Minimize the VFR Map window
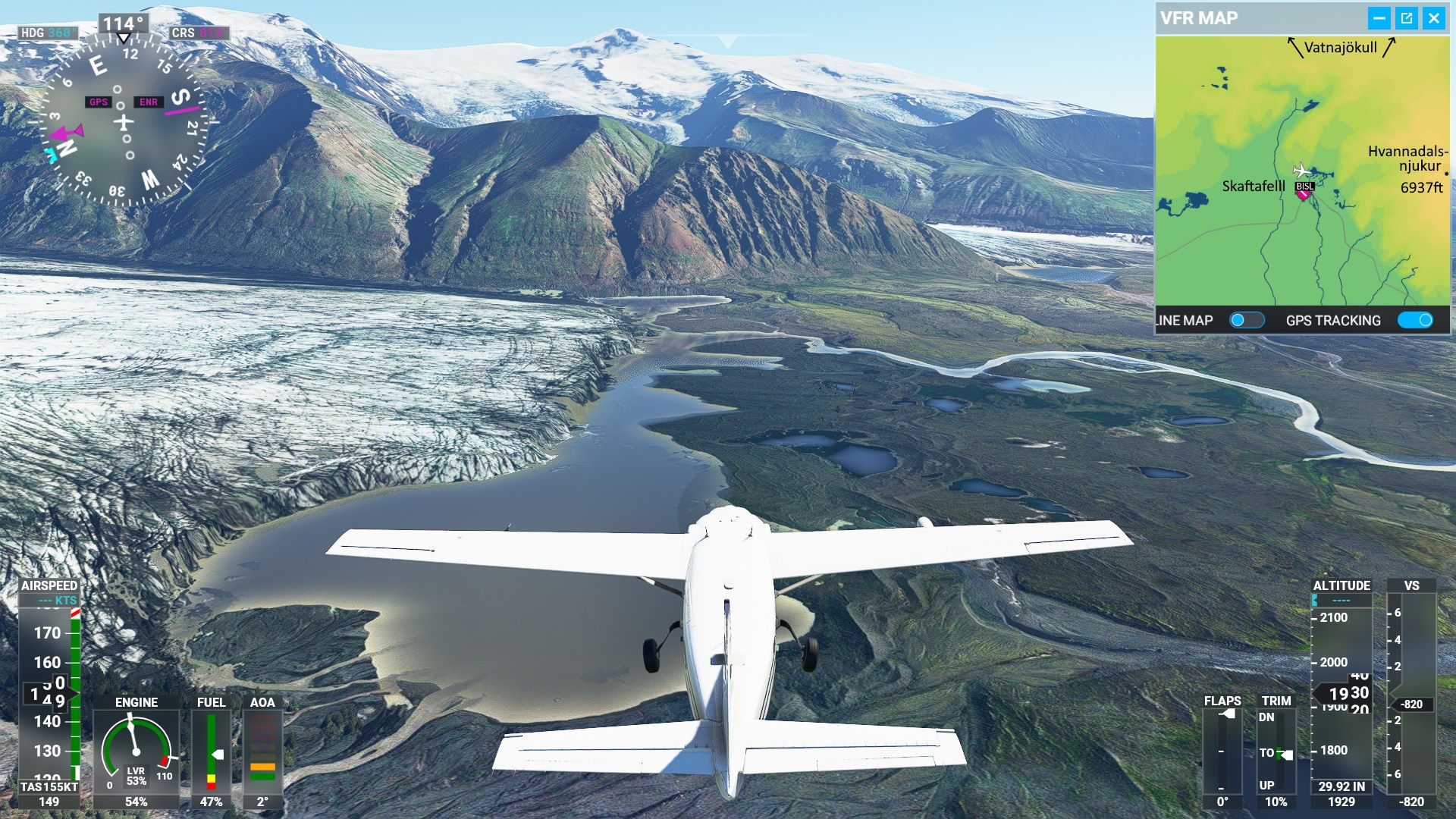1456x819 pixels. [x=1379, y=18]
